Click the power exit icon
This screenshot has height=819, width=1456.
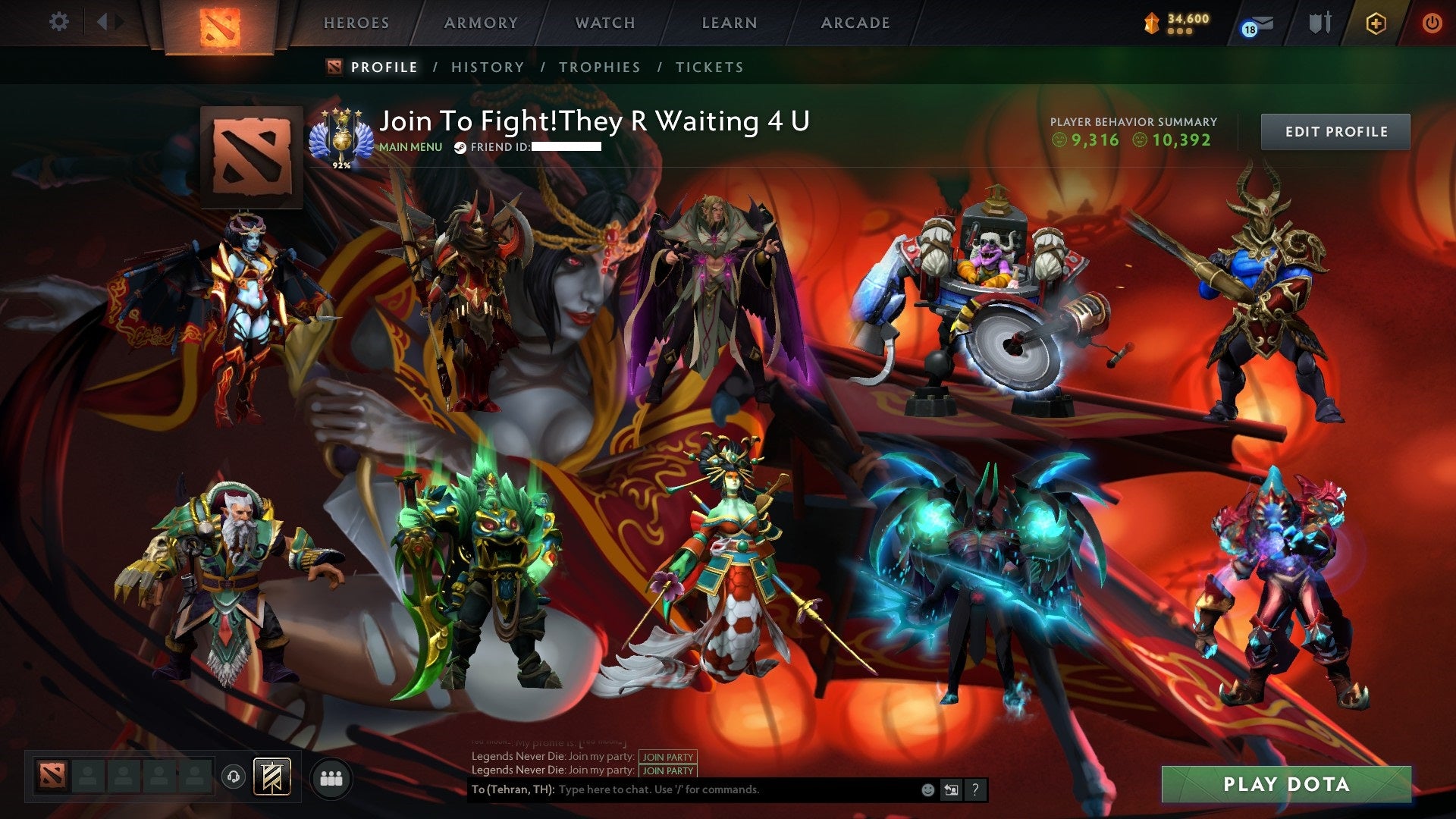click(1432, 23)
